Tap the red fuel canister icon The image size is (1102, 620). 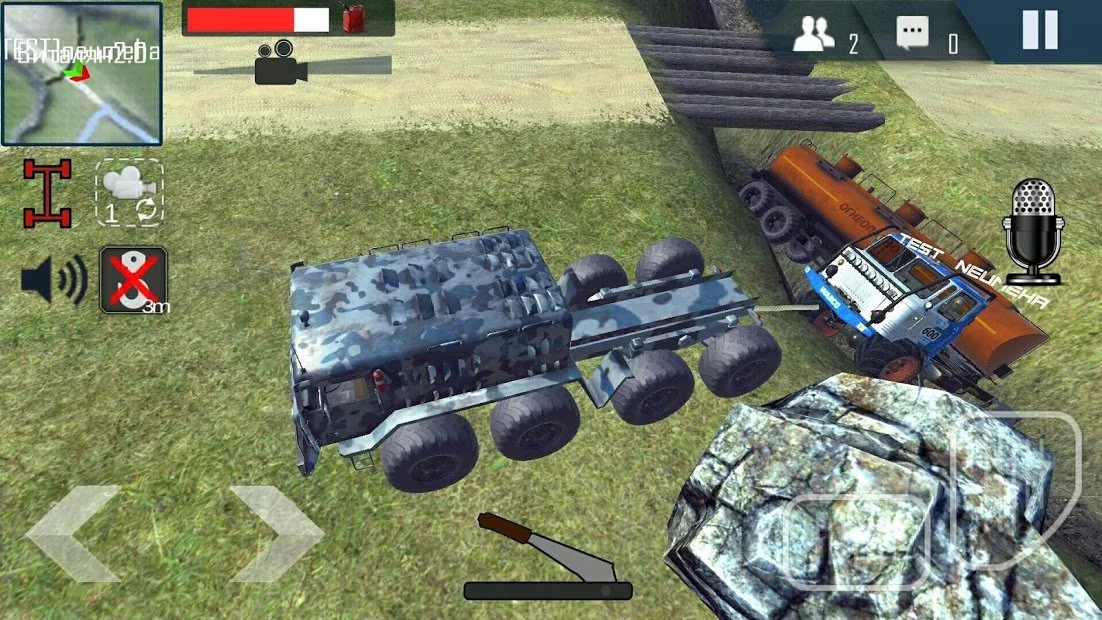coord(353,19)
